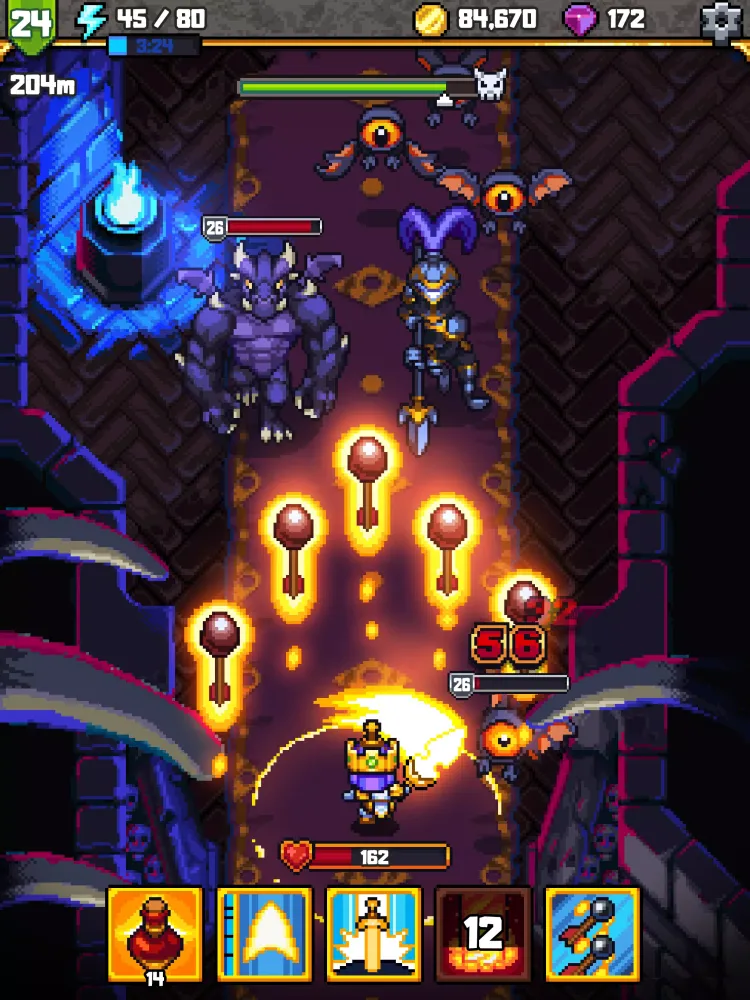
Task: Activate the bomb arrows ability
Action: 592,933
